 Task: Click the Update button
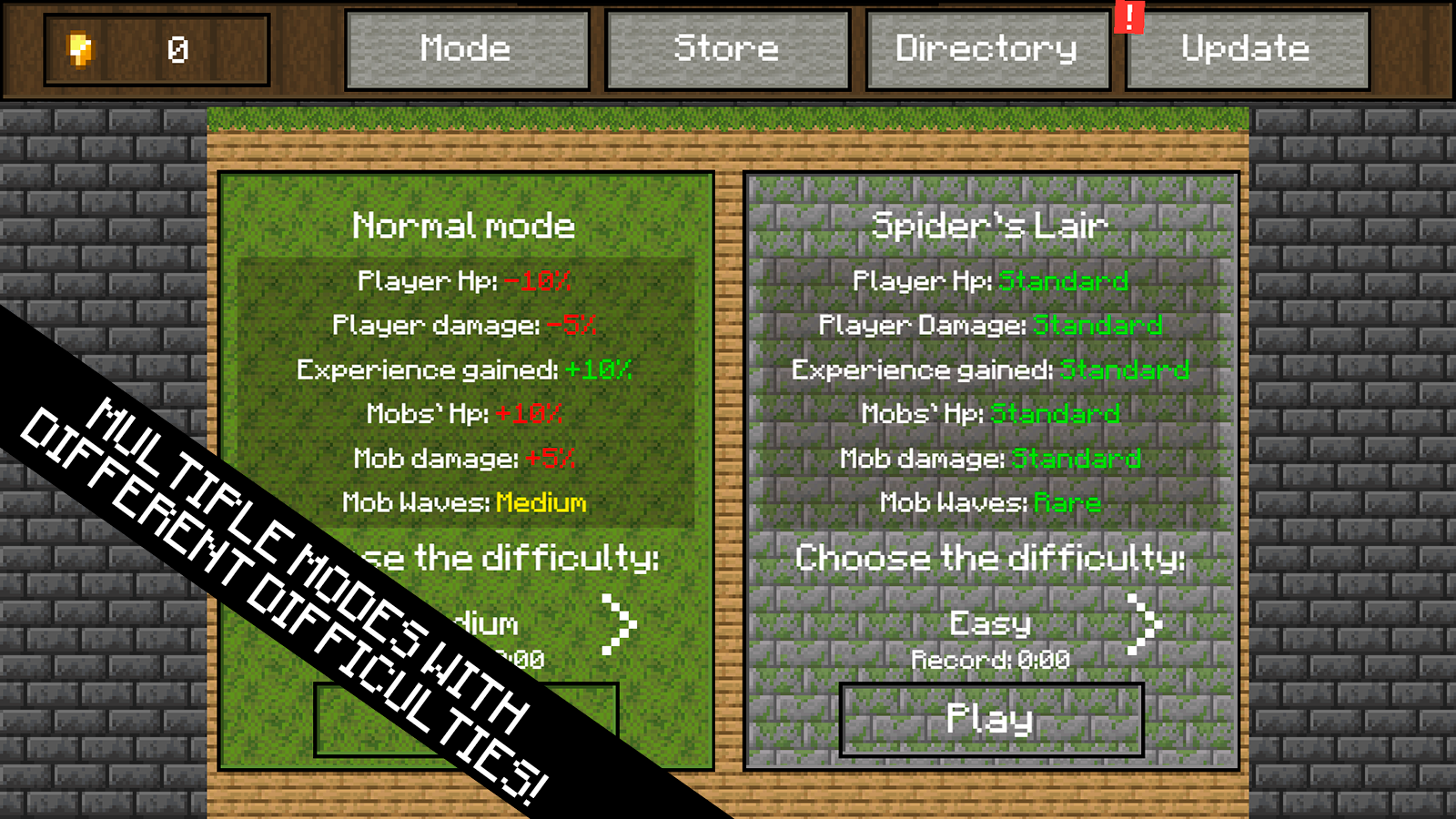(1245, 50)
